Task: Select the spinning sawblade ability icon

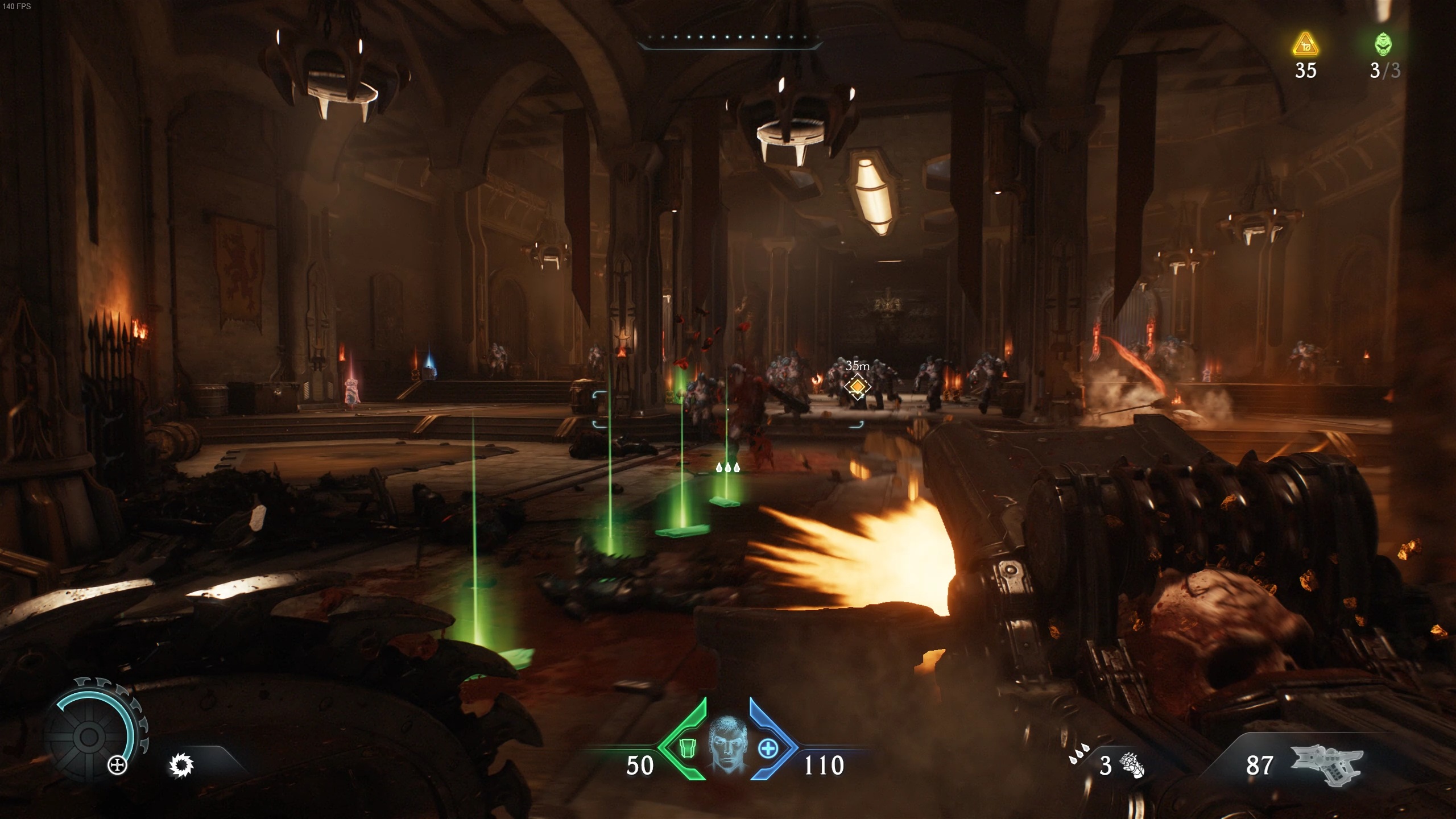Action: click(x=181, y=766)
